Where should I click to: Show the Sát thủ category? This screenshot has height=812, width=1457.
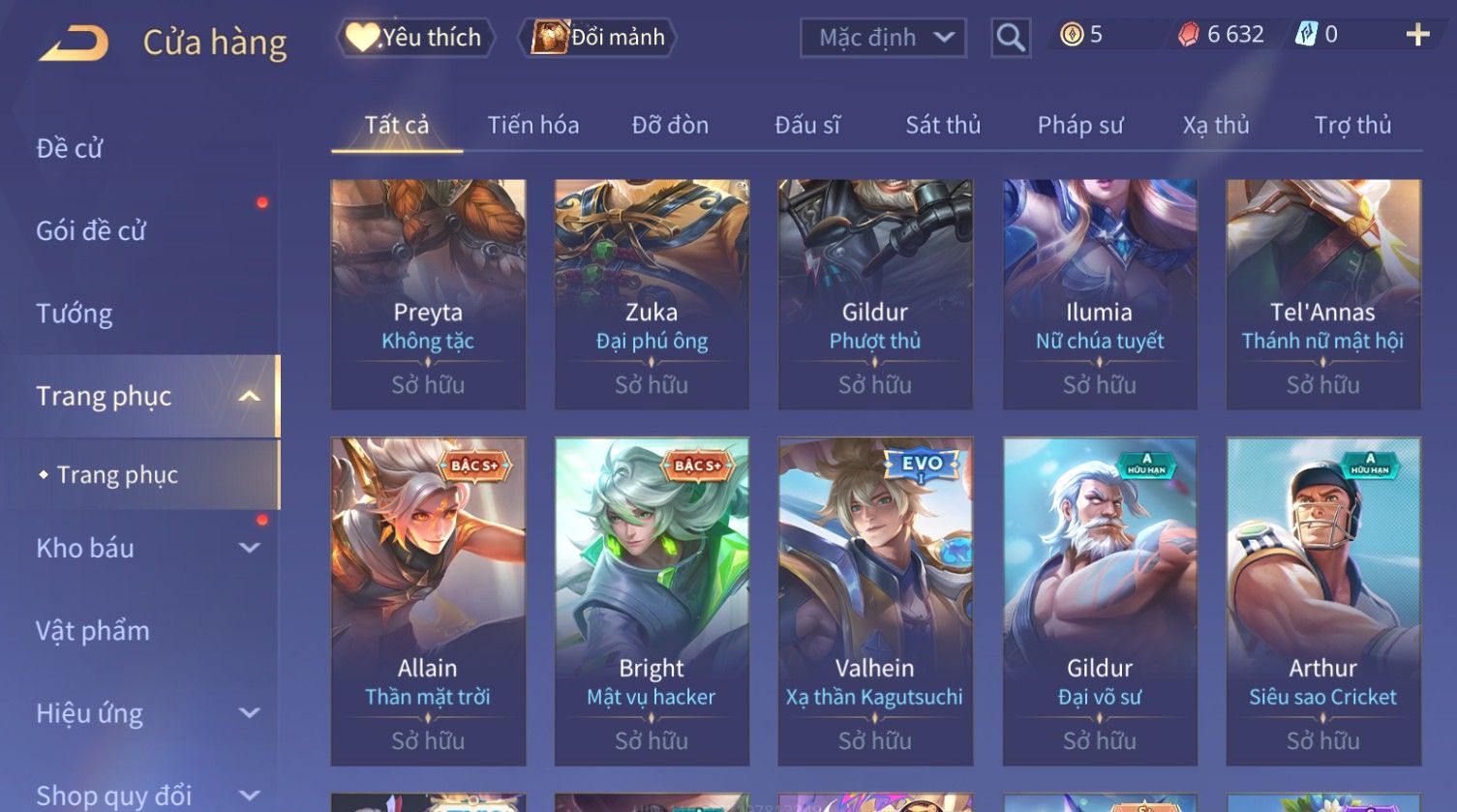tap(943, 125)
